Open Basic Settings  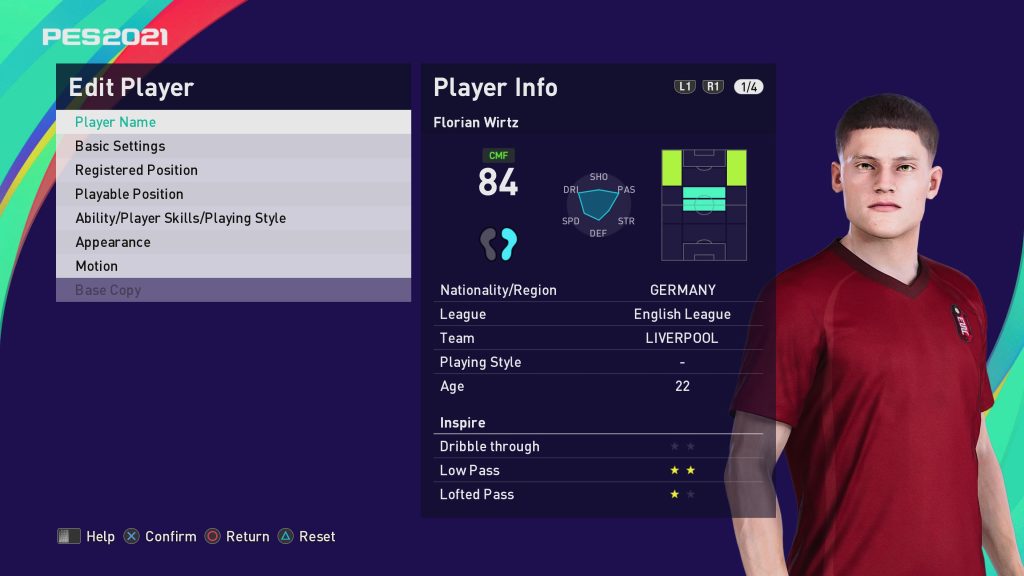pos(233,146)
